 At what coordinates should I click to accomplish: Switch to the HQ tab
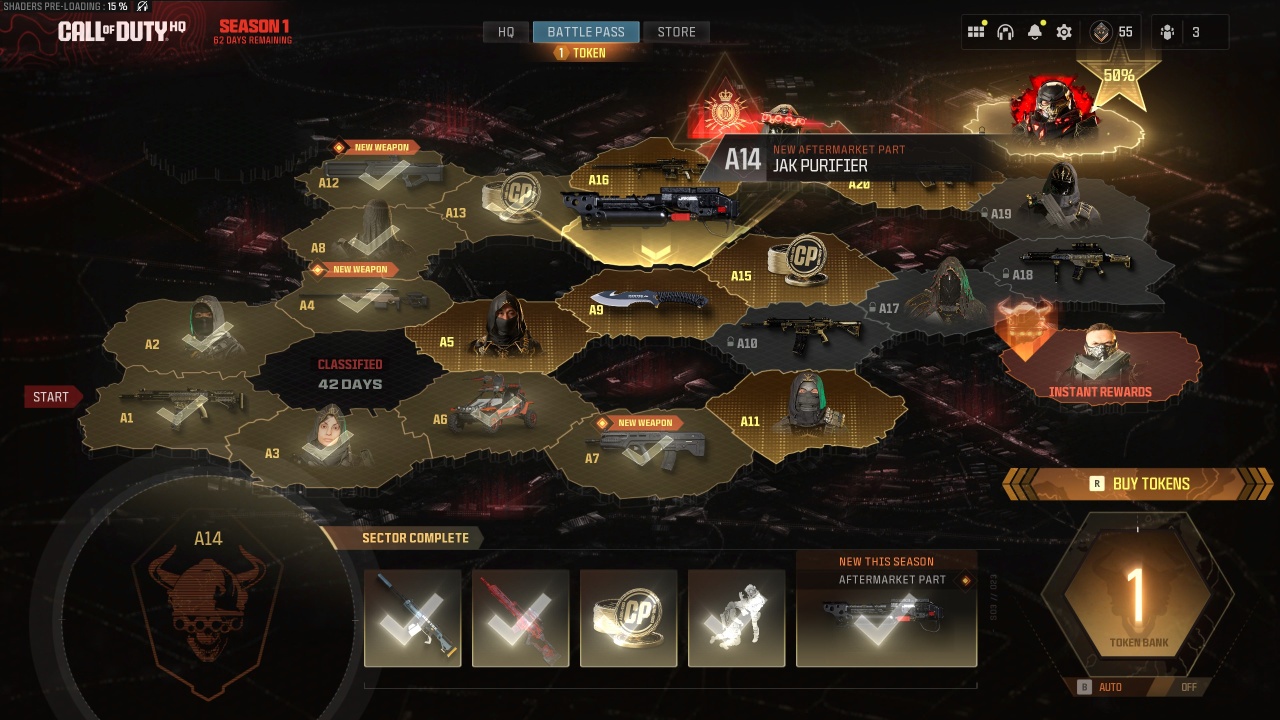point(506,32)
